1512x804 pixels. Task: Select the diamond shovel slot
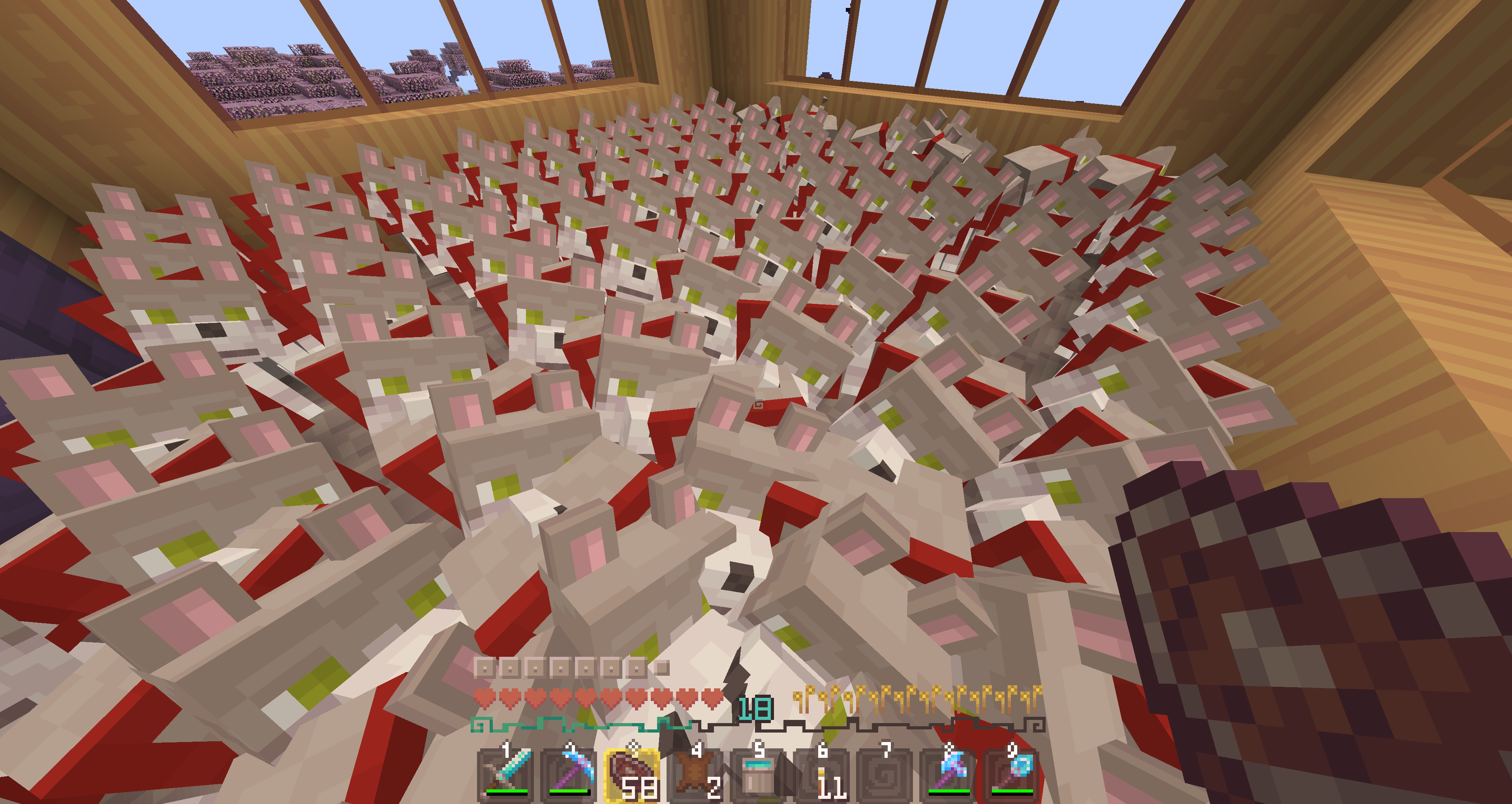pyautogui.click(x=1011, y=774)
